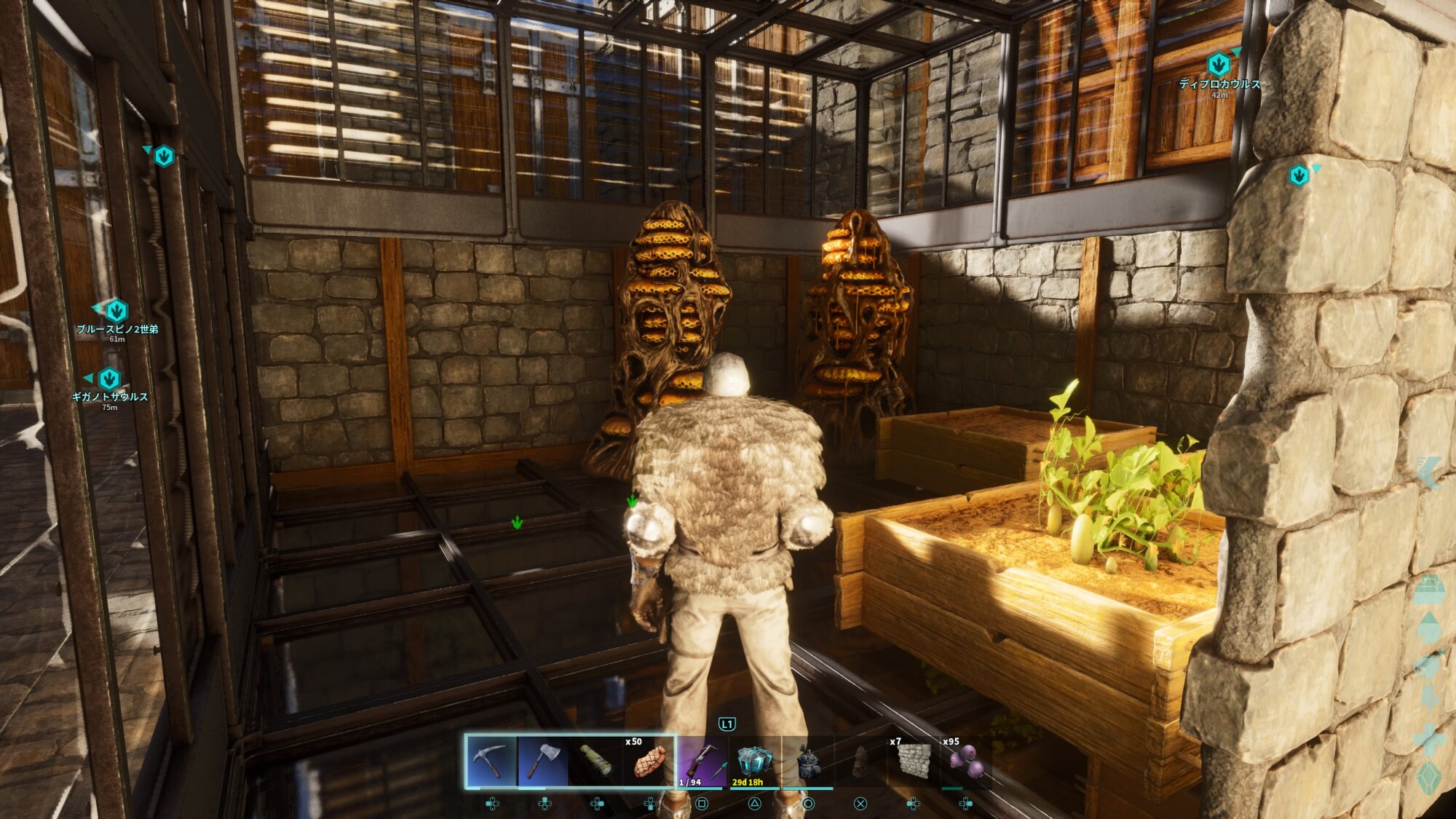Select the dark sack item hotbar slot
The height and width of the screenshot is (819, 1456).
(807, 761)
